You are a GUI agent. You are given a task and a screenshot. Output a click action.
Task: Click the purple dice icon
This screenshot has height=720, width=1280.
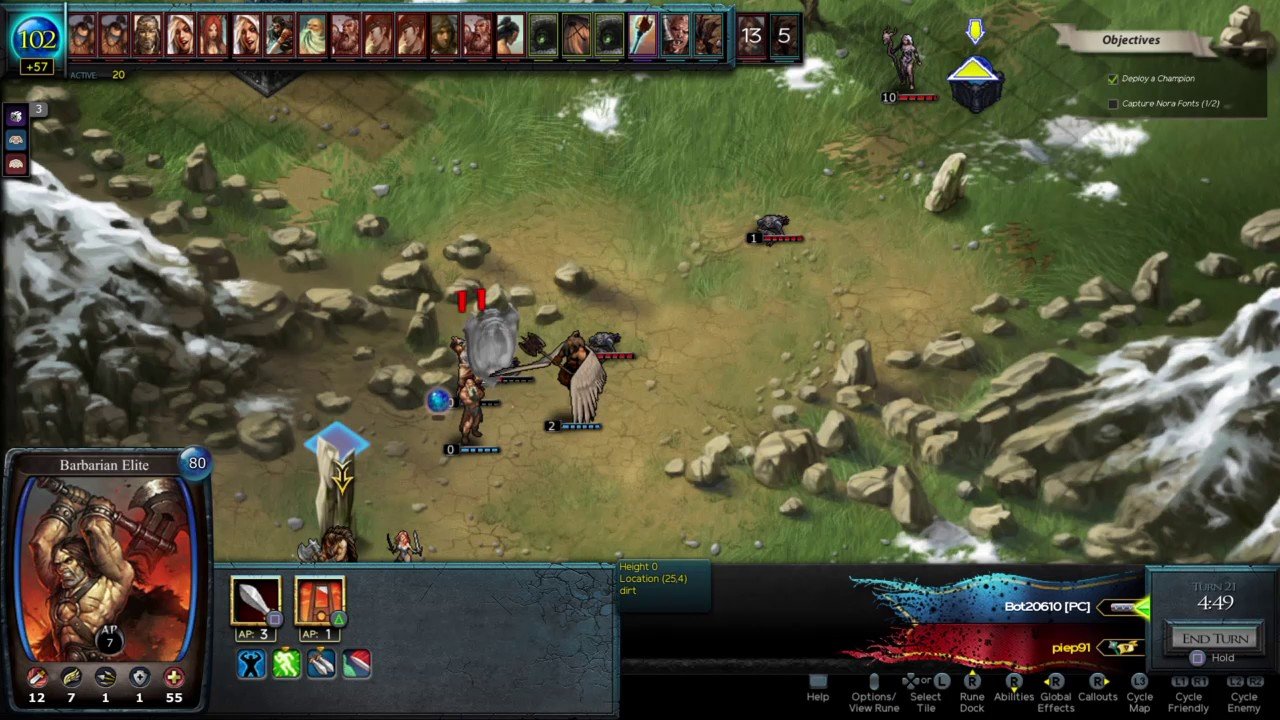pyautogui.click(x=16, y=118)
